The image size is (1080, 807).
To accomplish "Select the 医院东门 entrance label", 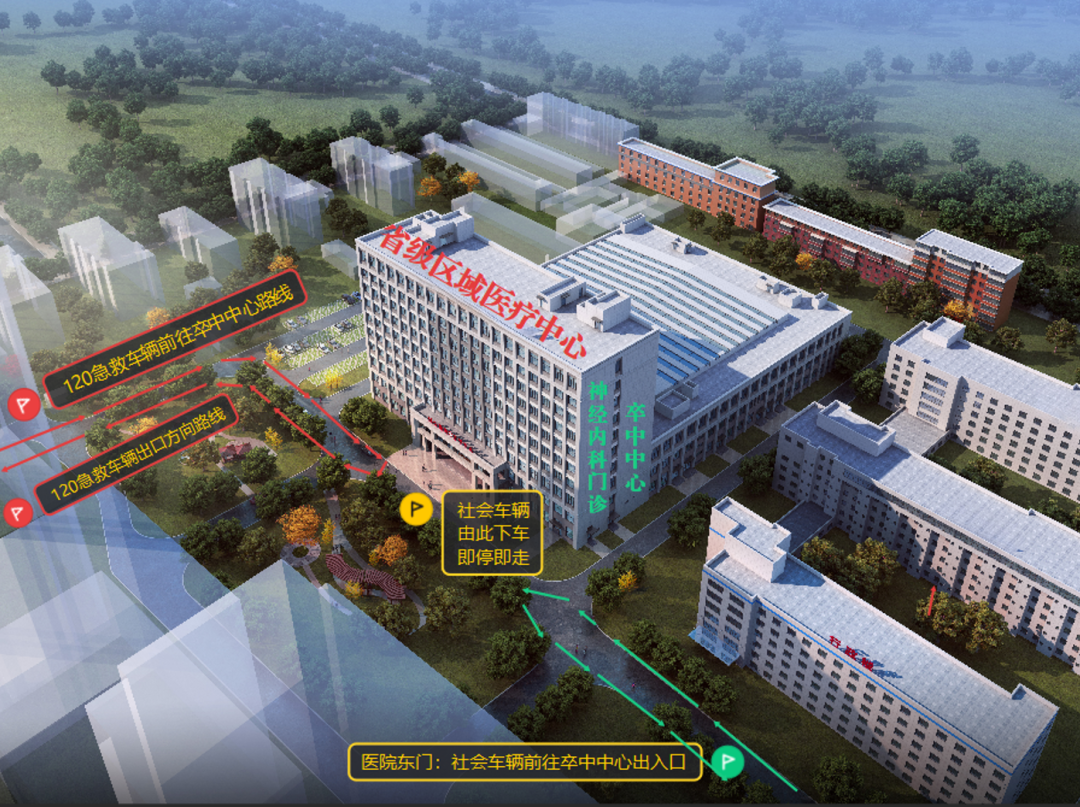I will pos(524,762).
